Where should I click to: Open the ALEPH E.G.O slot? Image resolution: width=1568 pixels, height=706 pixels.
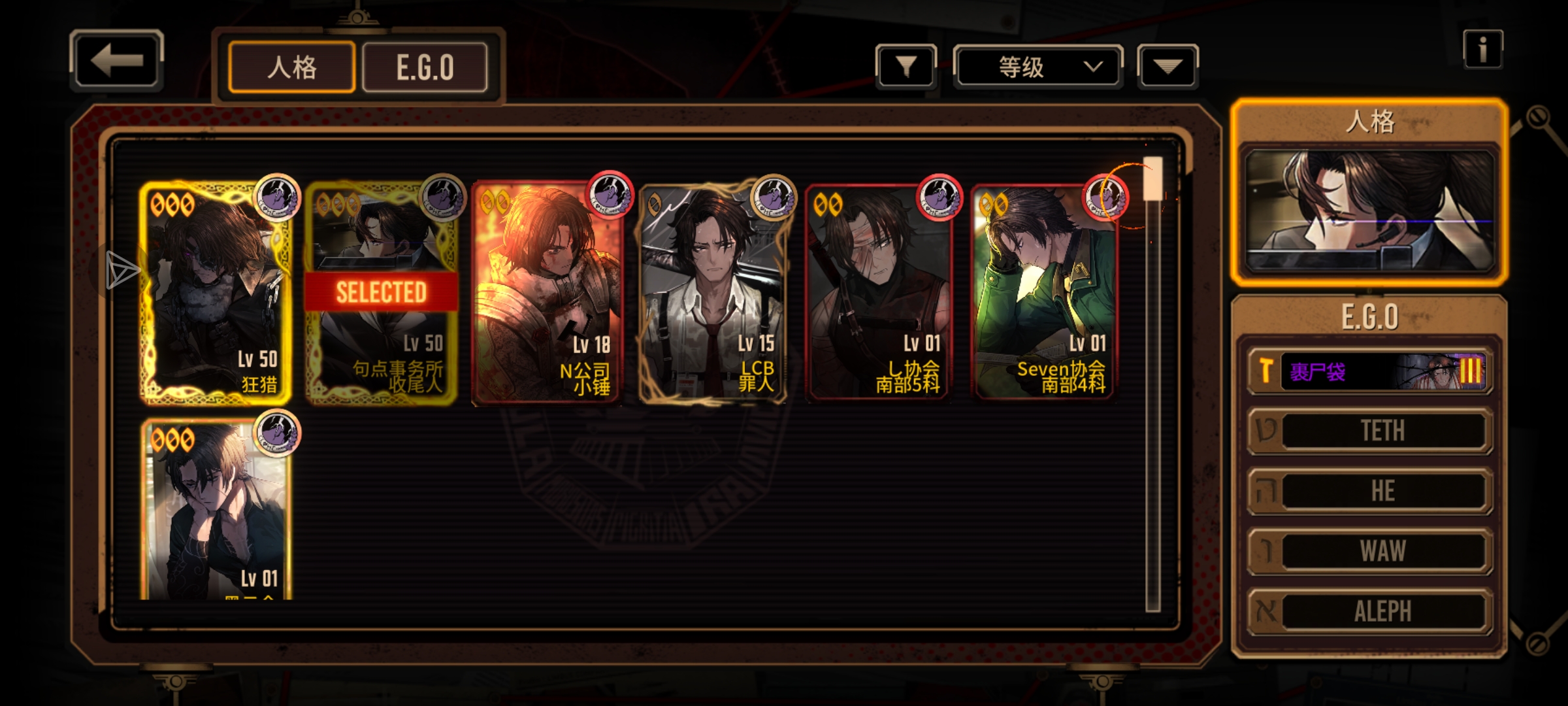(x=1371, y=611)
